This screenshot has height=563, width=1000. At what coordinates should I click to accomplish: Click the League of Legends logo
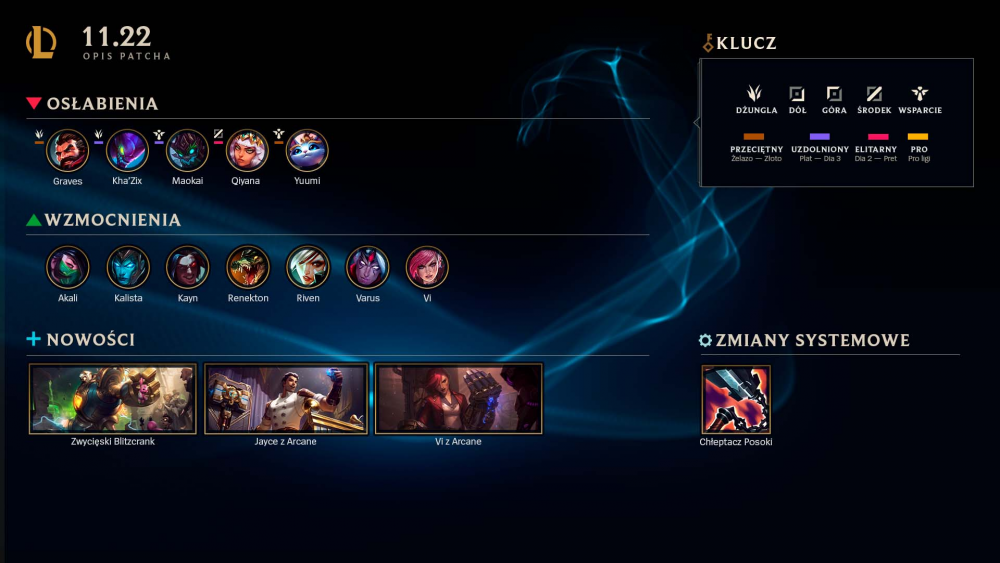click(42, 42)
